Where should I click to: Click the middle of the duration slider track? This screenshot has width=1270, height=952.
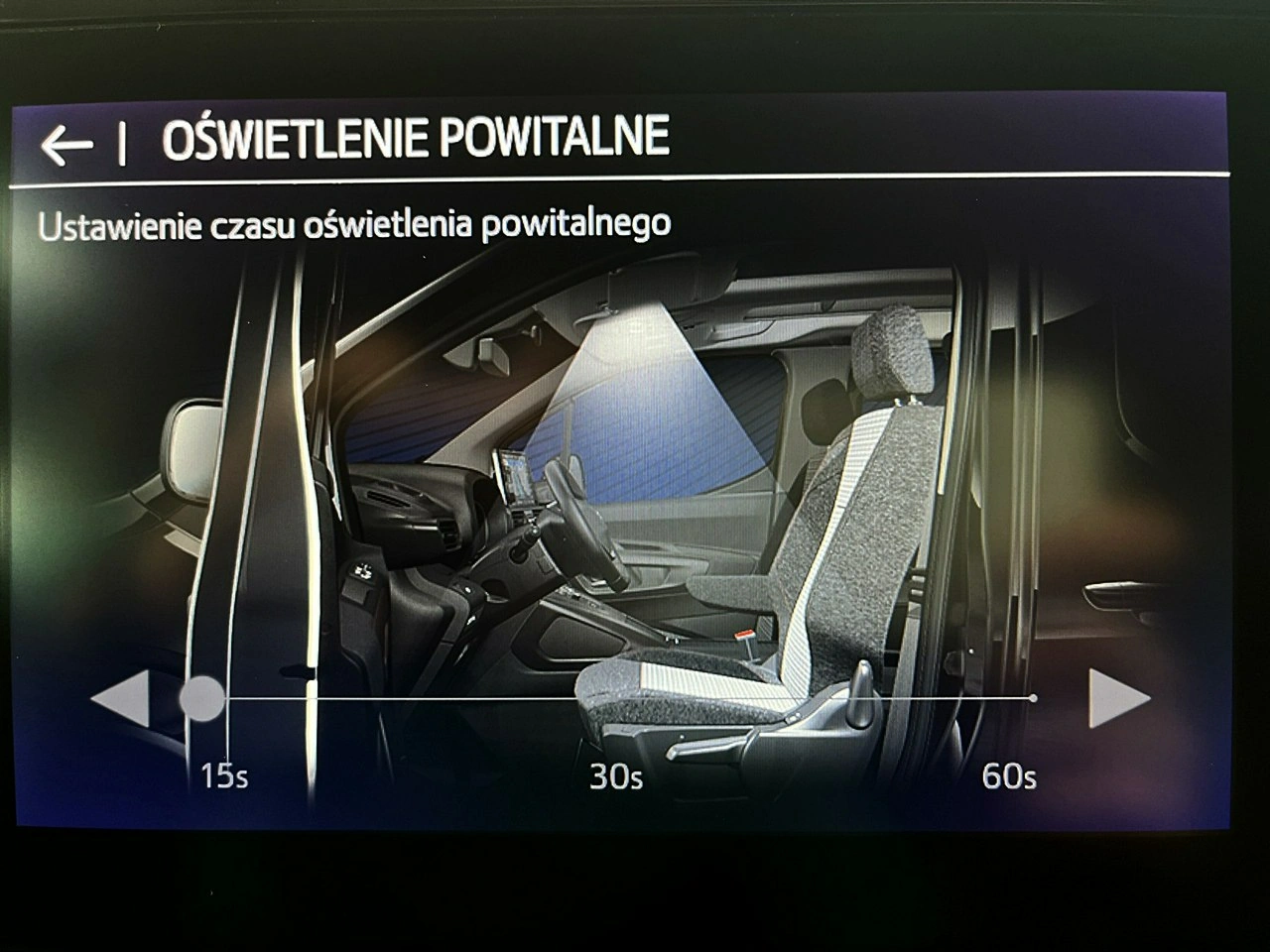[x=616, y=700]
